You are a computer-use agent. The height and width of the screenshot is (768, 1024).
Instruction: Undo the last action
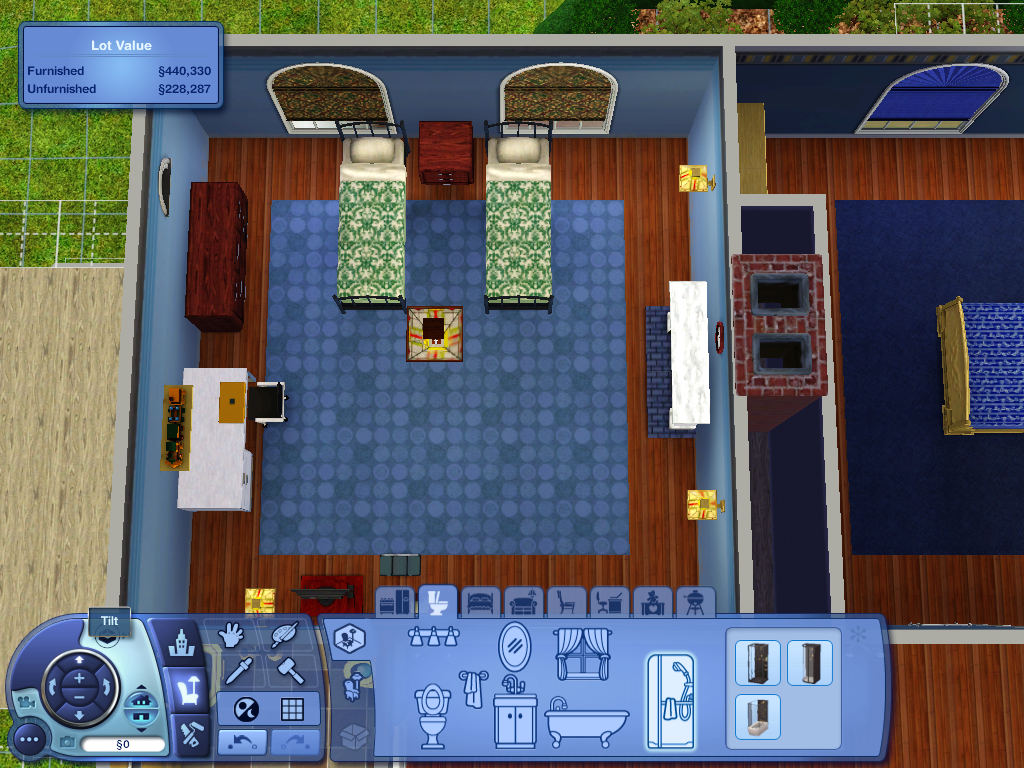point(242,742)
